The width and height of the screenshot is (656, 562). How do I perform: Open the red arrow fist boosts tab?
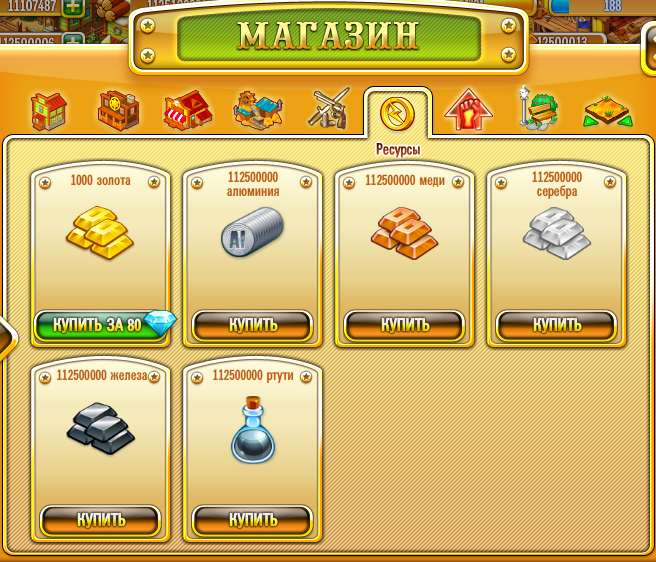[468, 111]
